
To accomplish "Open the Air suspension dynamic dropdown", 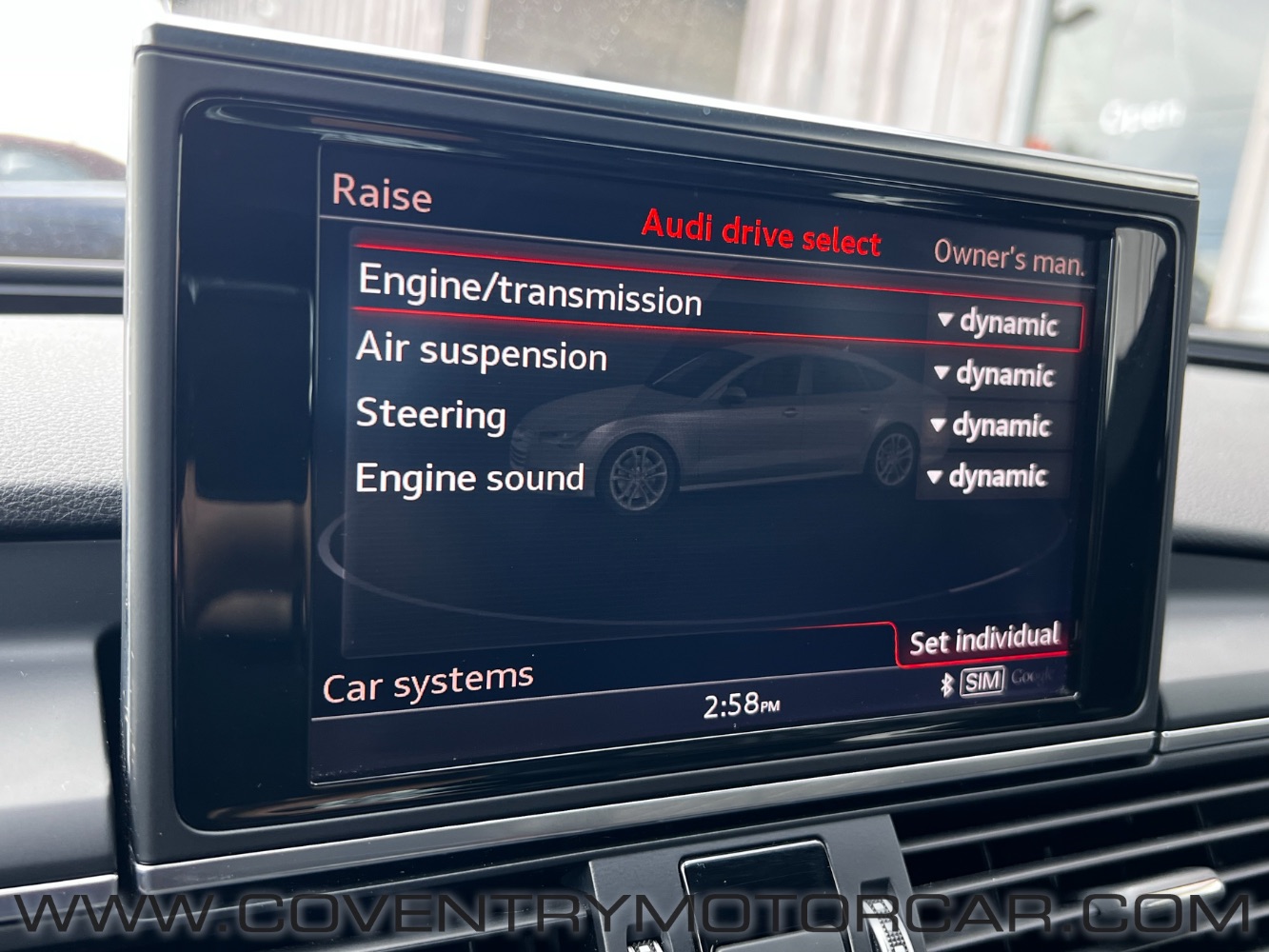I will (995, 374).
